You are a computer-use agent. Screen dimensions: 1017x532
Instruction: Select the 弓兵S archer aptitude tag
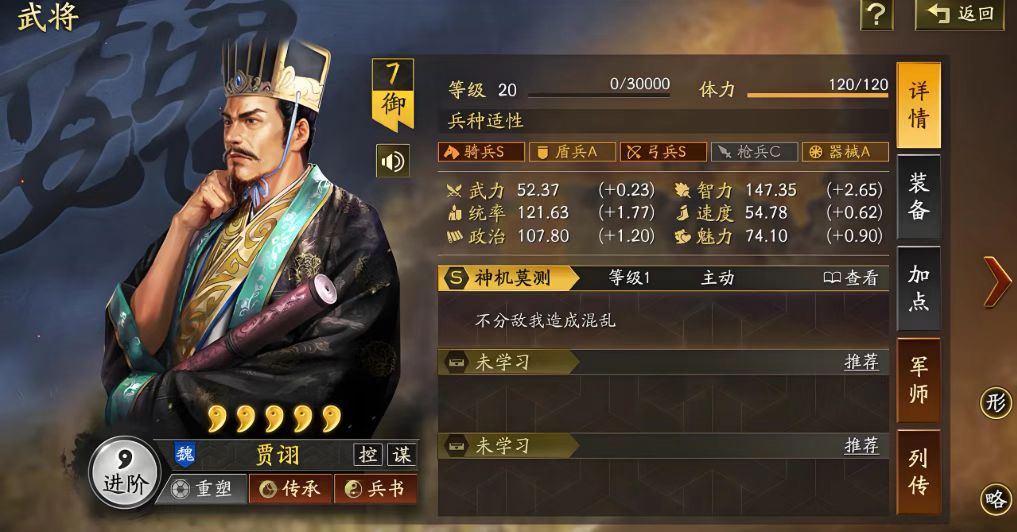coord(660,152)
